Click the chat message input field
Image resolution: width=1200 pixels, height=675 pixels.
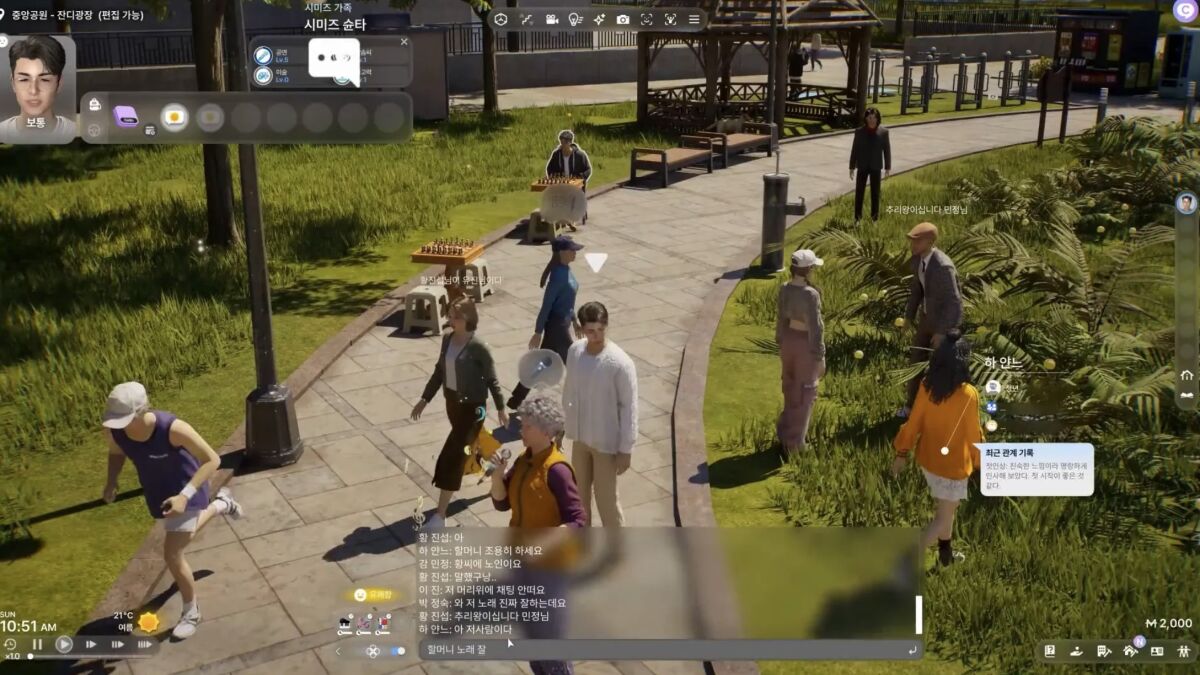tap(660, 650)
